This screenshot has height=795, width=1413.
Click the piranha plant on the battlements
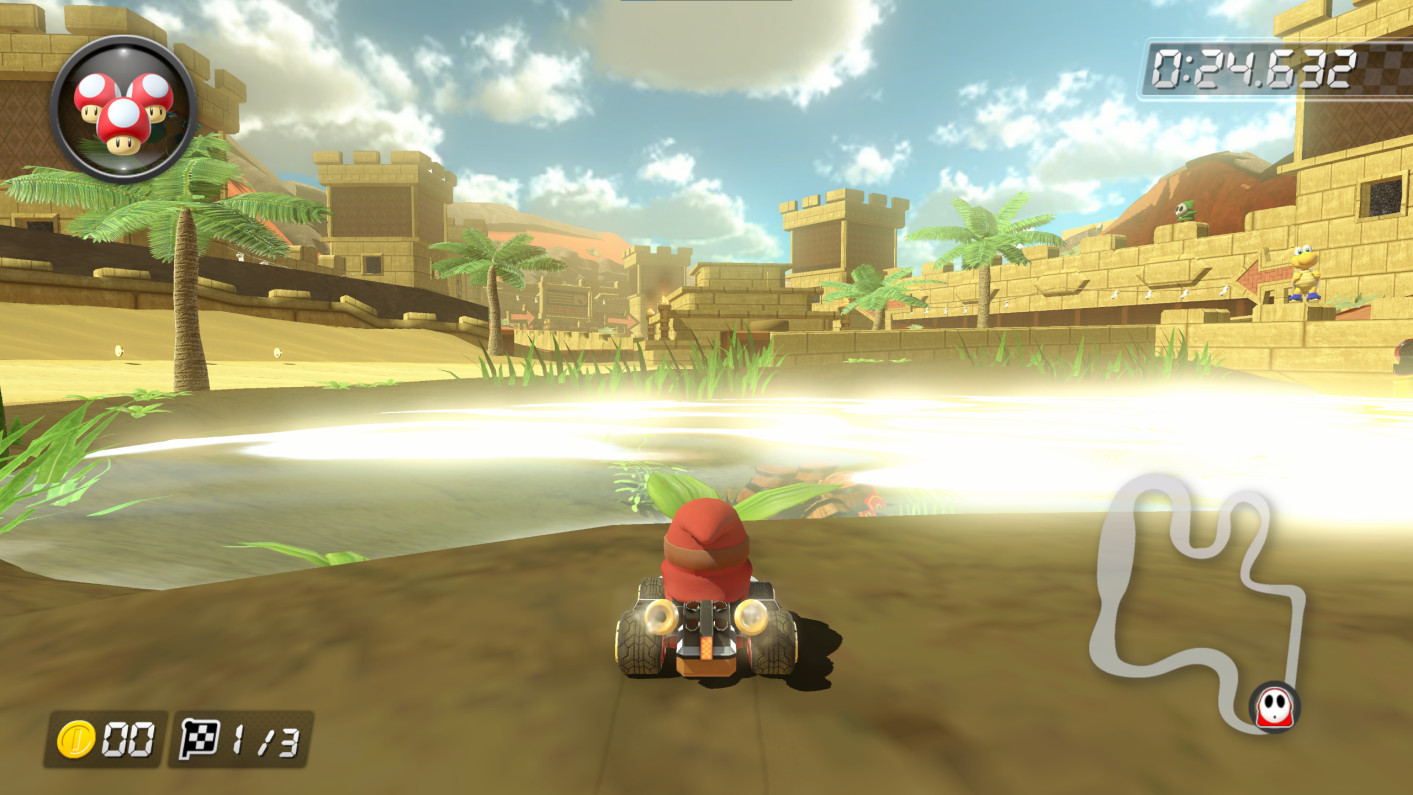(x=1186, y=210)
